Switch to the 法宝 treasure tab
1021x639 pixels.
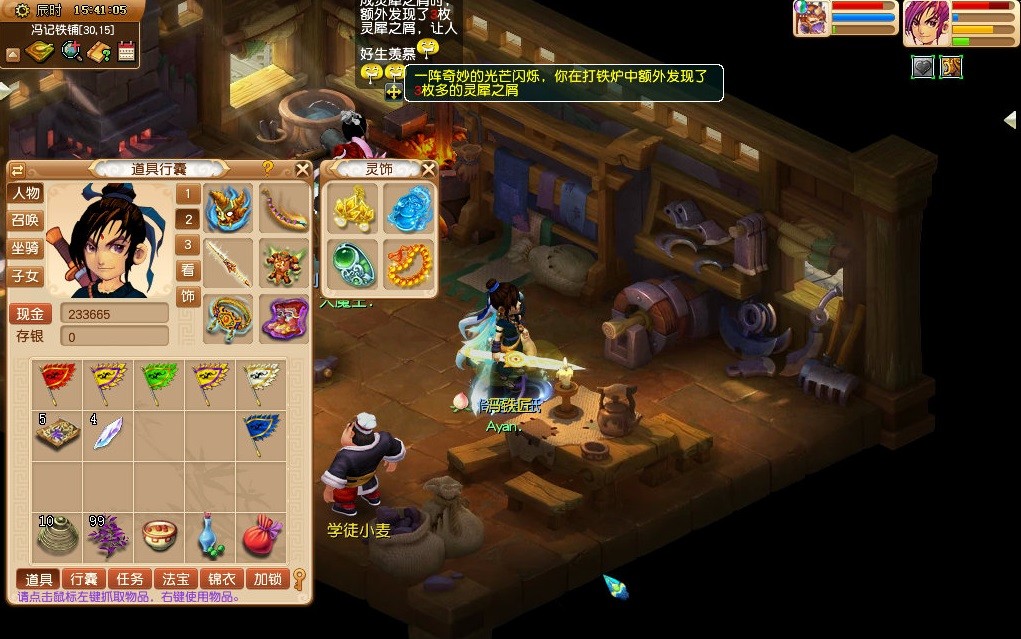[176, 579]
